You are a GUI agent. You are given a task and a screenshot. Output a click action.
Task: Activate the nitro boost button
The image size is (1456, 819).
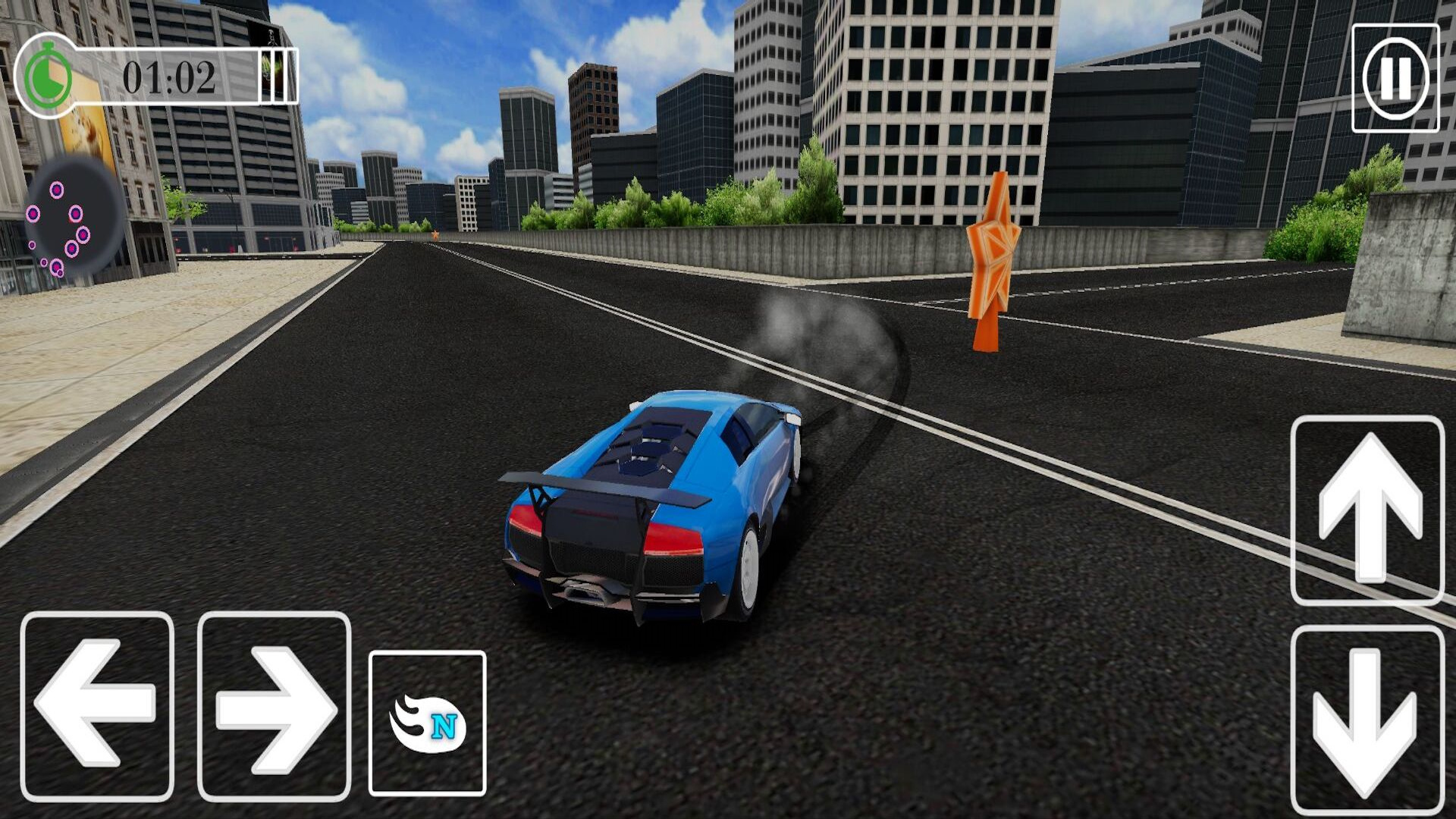pos(427,723)
